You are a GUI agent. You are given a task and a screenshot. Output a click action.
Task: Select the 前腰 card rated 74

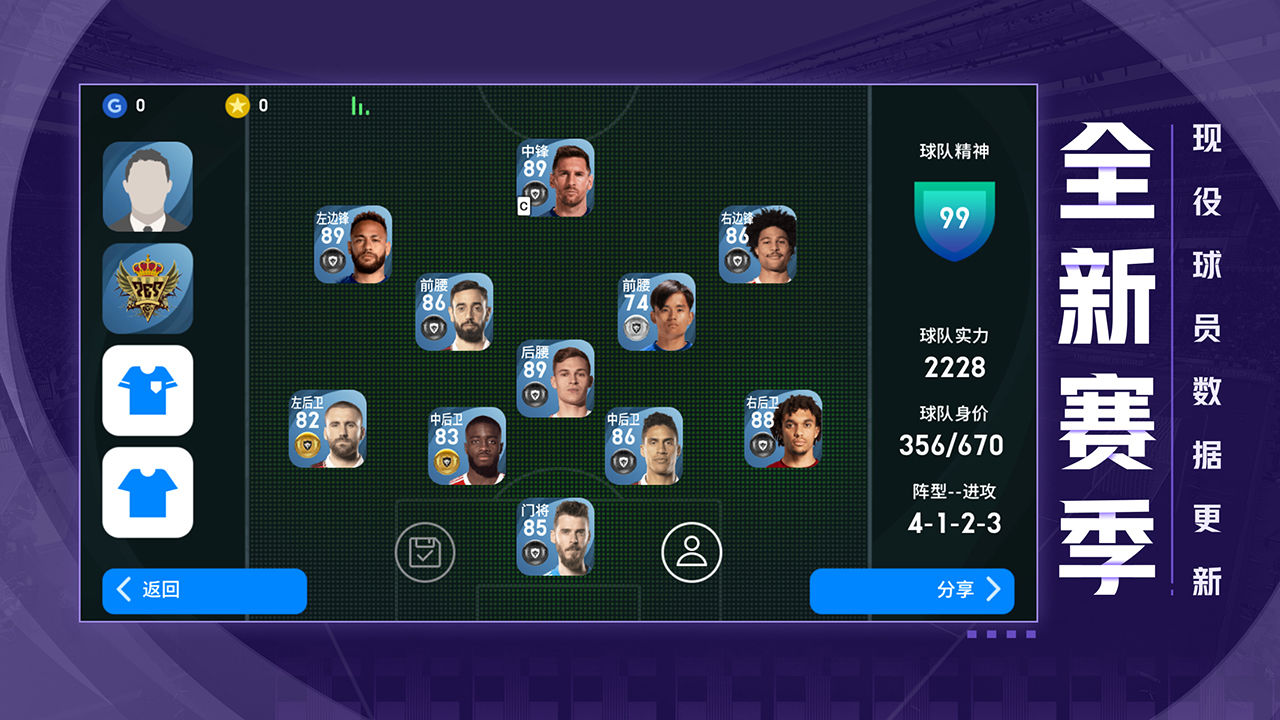click(x=656, y=312)
